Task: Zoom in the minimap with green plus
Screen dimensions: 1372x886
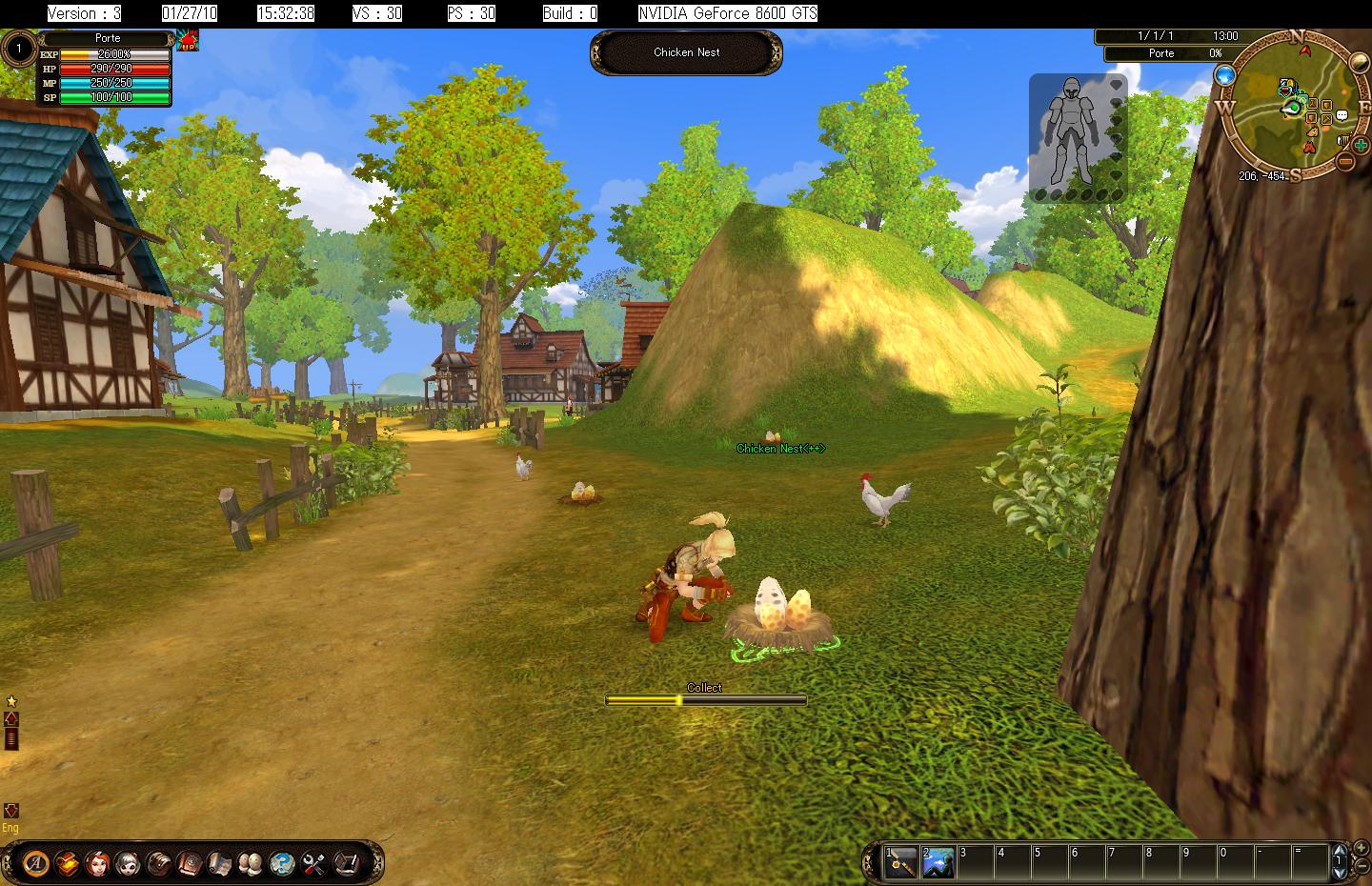Action: (x=1361, y=147)
